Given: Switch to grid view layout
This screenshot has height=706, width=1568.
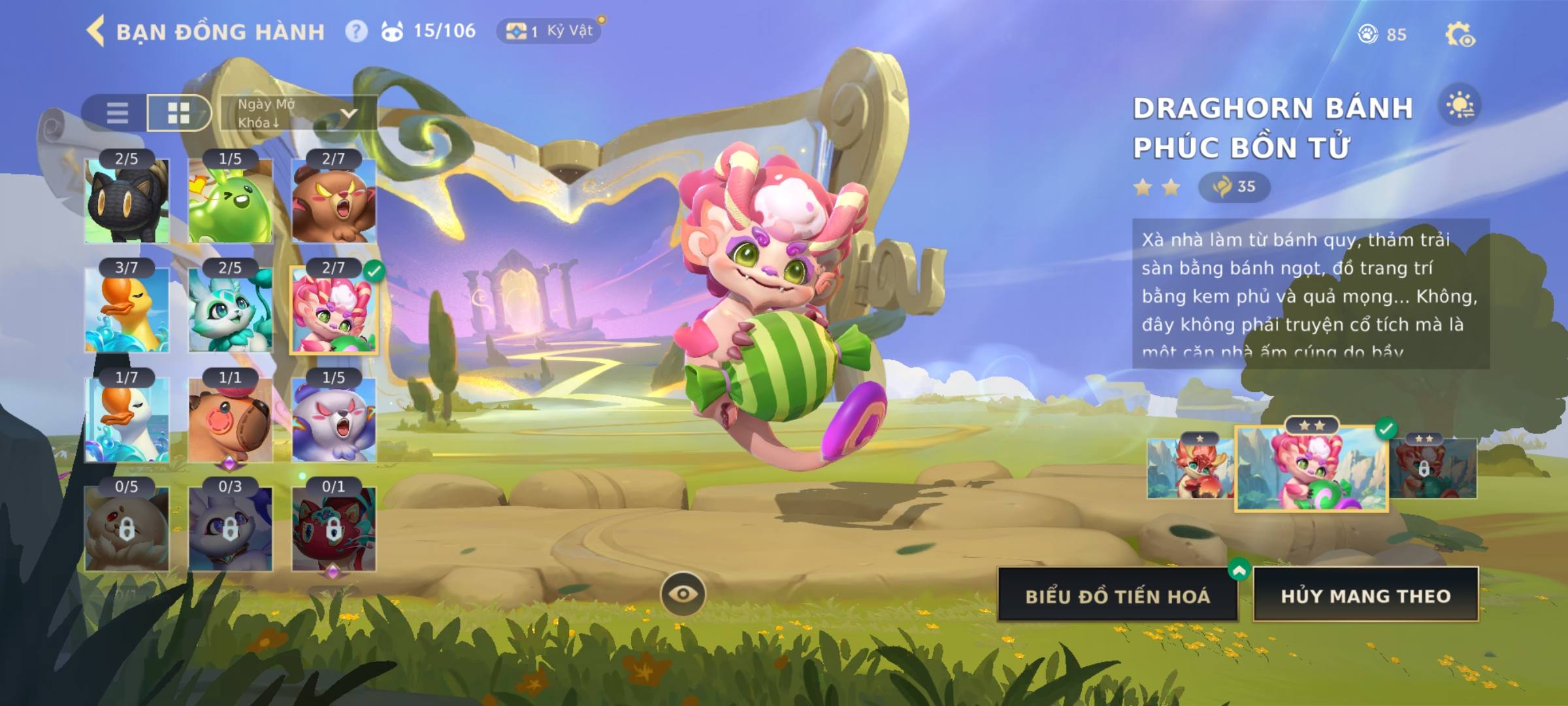Looking at the screenshot, I should click(x=178, y=112).
